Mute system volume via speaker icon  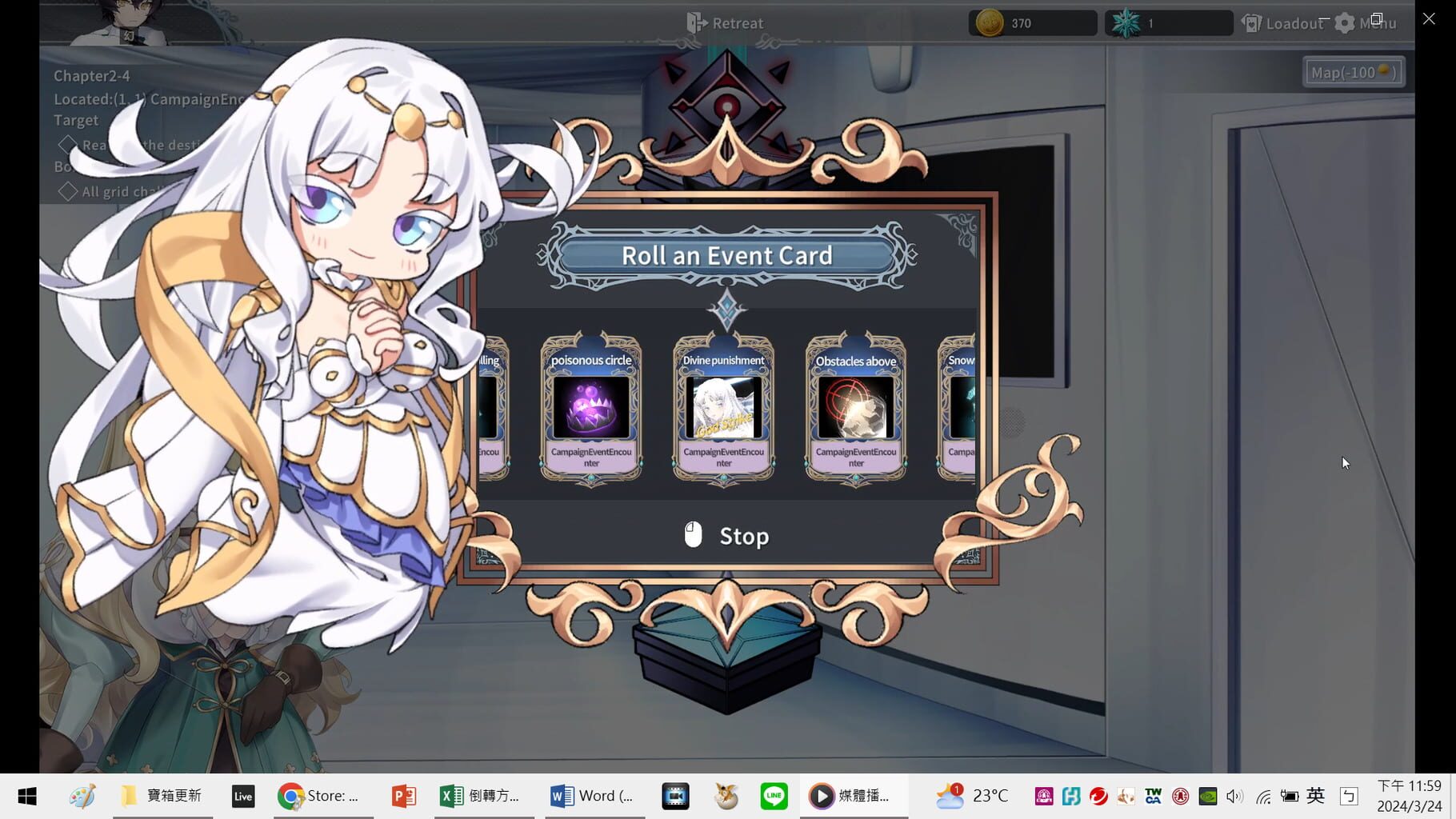click(1234, 796)
